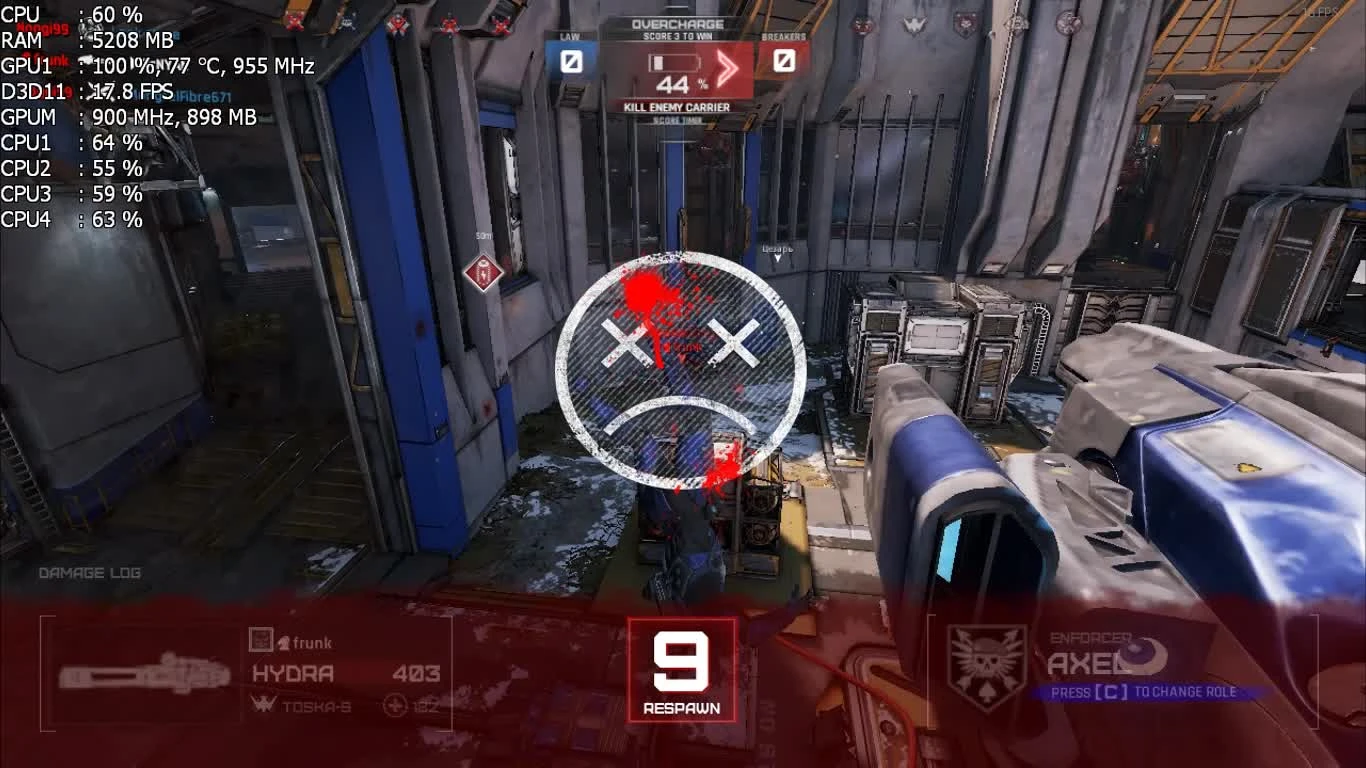Click the sad face kill-cam icon
This screenshot has height=768, width=1366.
682,370
